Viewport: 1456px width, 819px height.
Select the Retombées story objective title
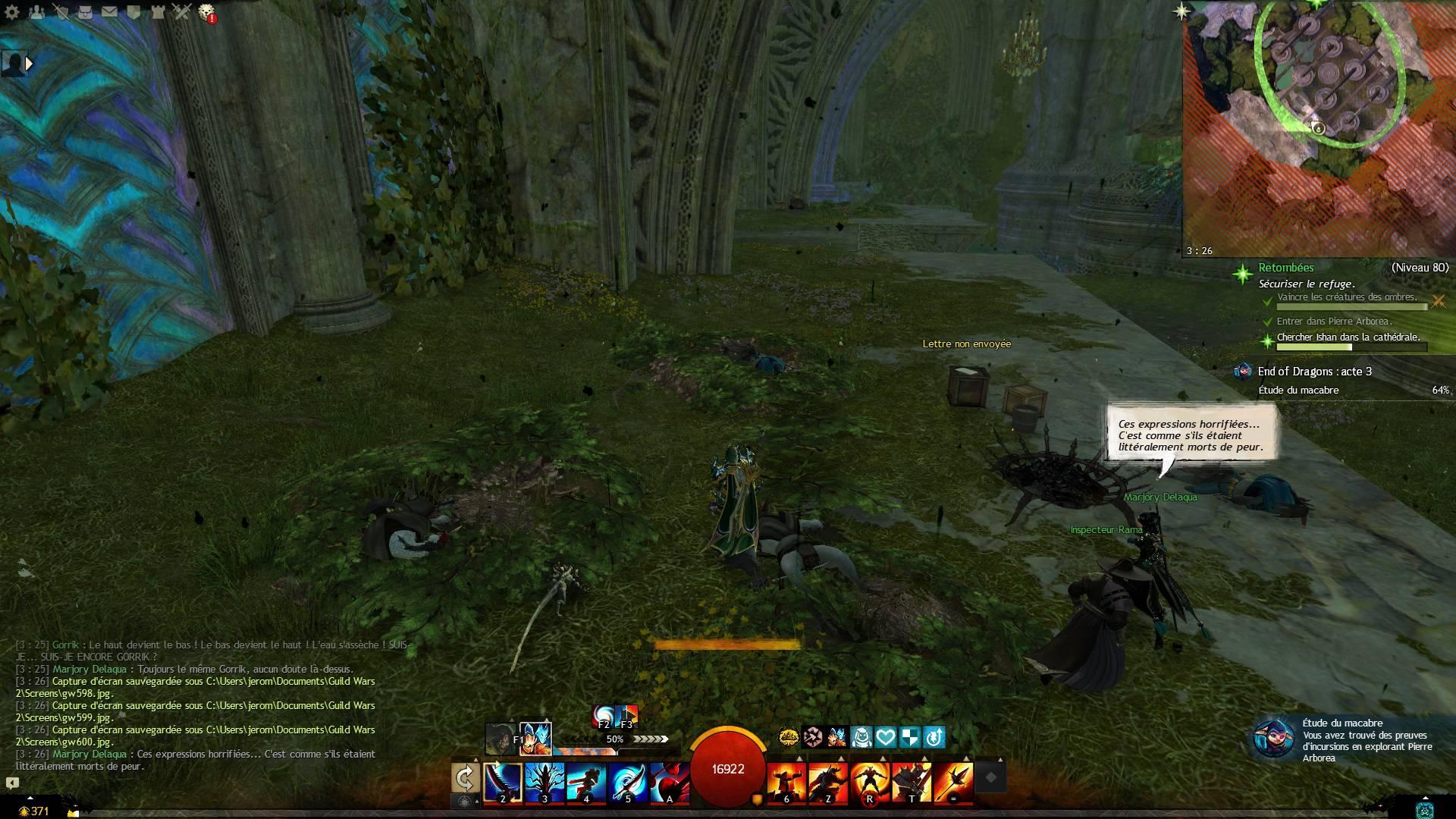(1286, 268)
